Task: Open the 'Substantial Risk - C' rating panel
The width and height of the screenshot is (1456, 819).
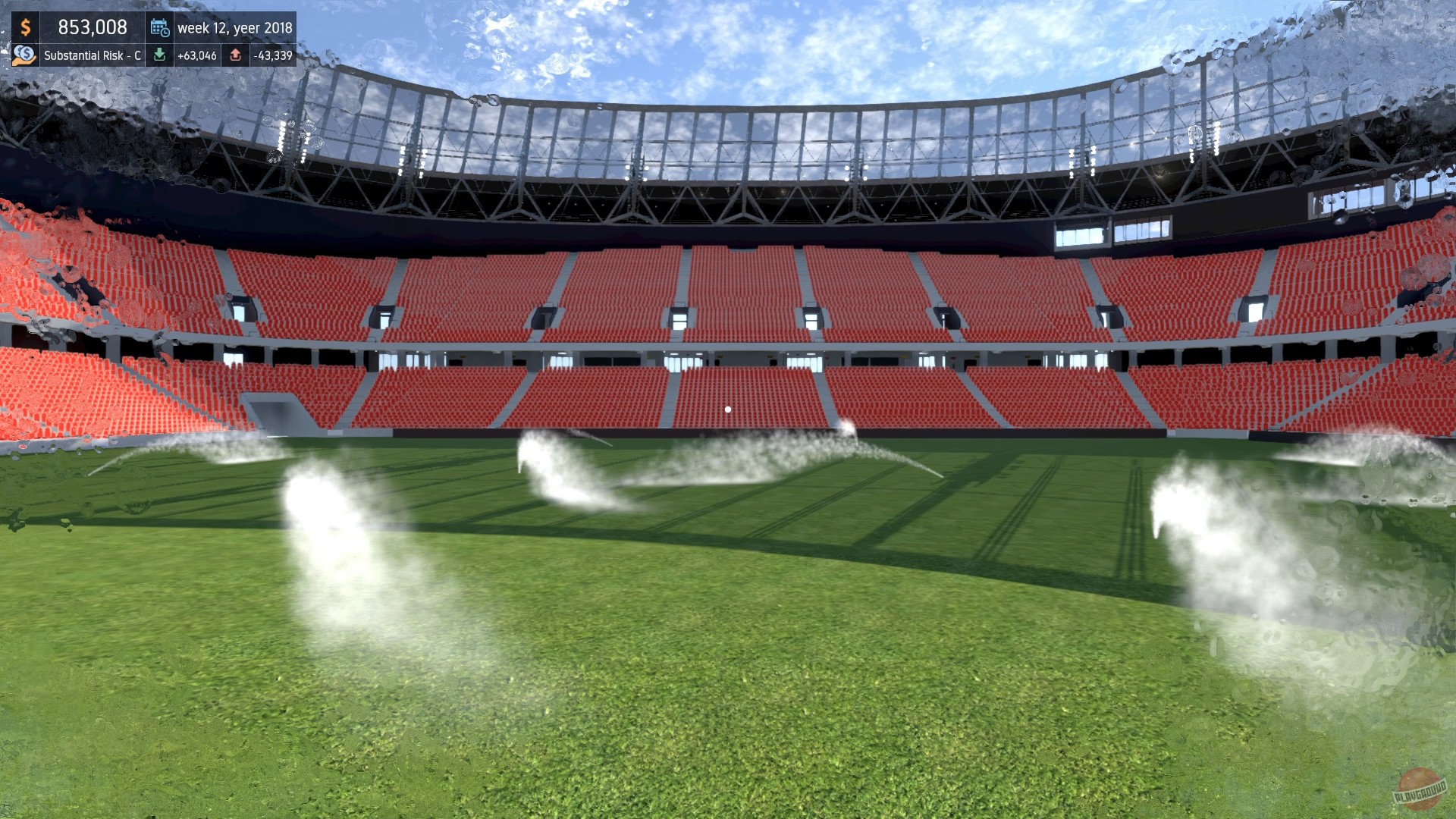Action: tap(91, 55)
